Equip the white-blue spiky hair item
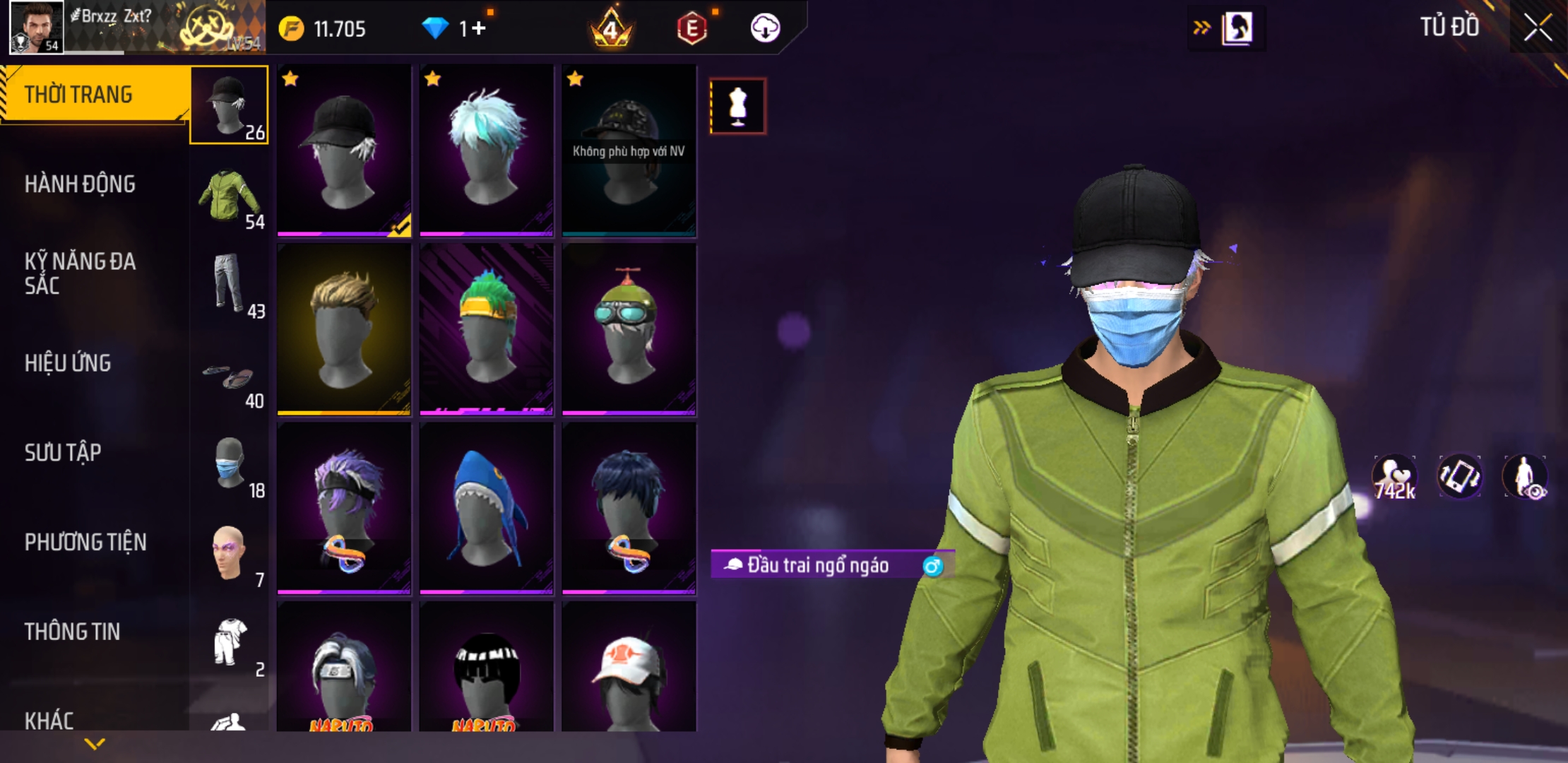 pyautogui.click(x=487, y=150)
